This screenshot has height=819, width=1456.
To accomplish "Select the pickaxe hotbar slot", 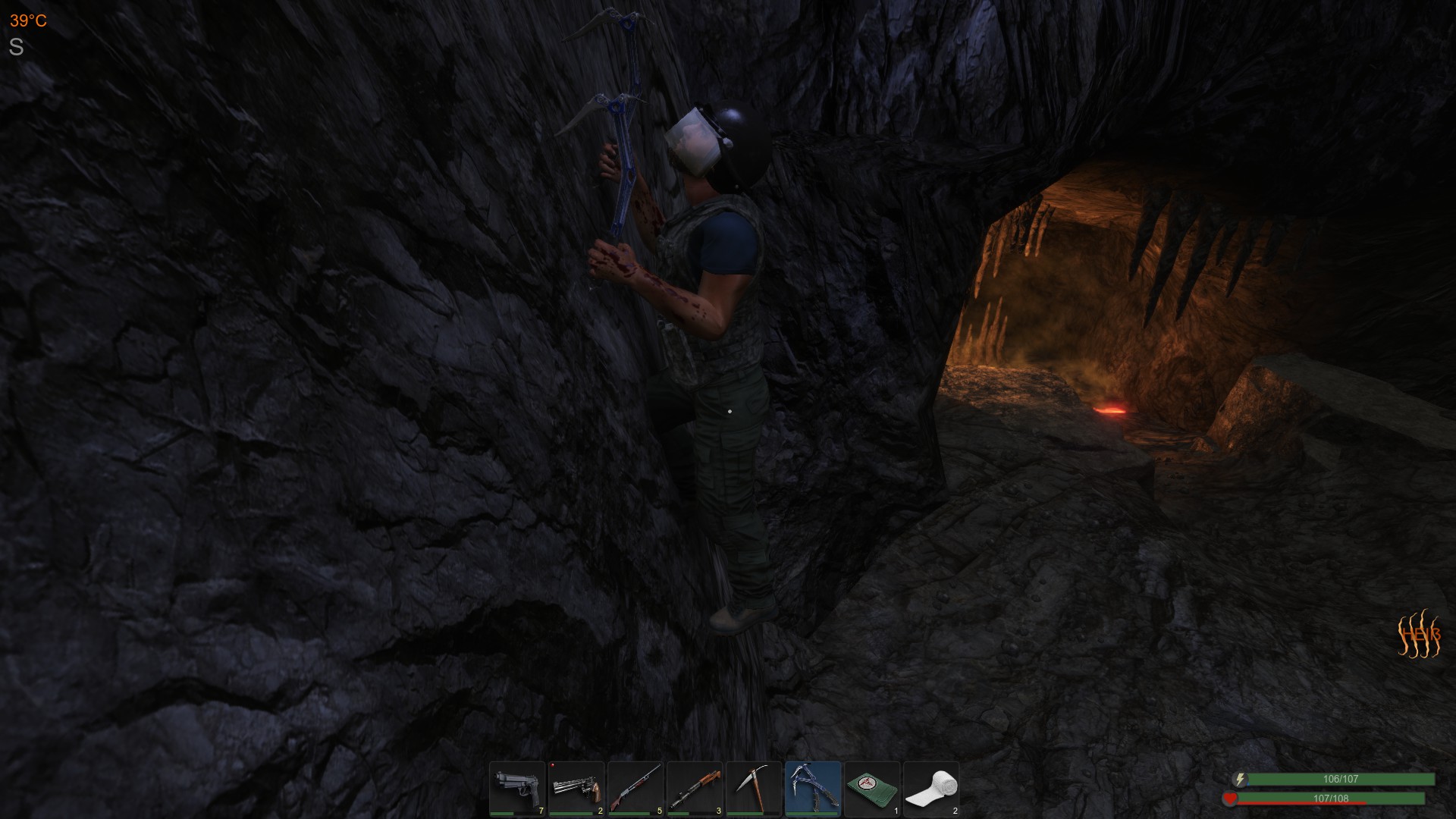I will click(x=755, y=789).
